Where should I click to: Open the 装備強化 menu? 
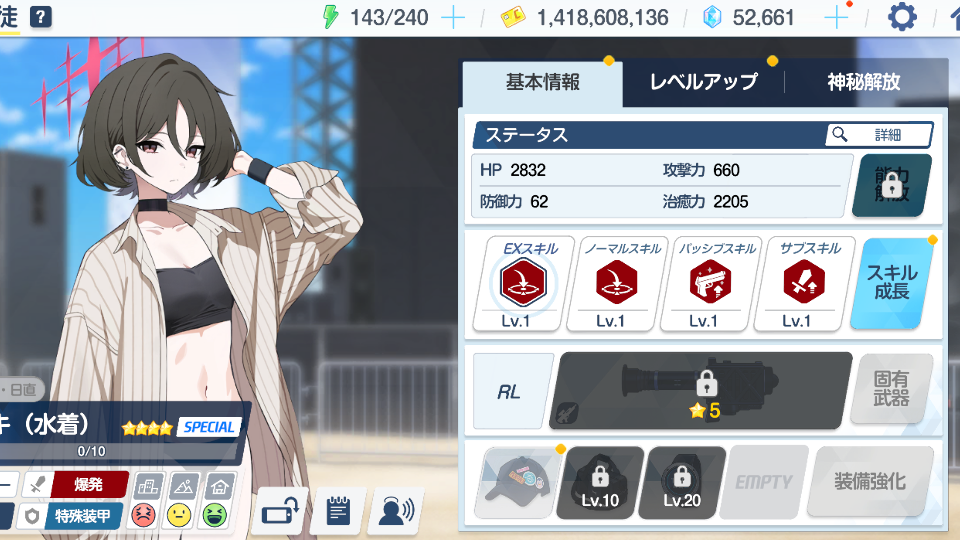pos(870,482)
